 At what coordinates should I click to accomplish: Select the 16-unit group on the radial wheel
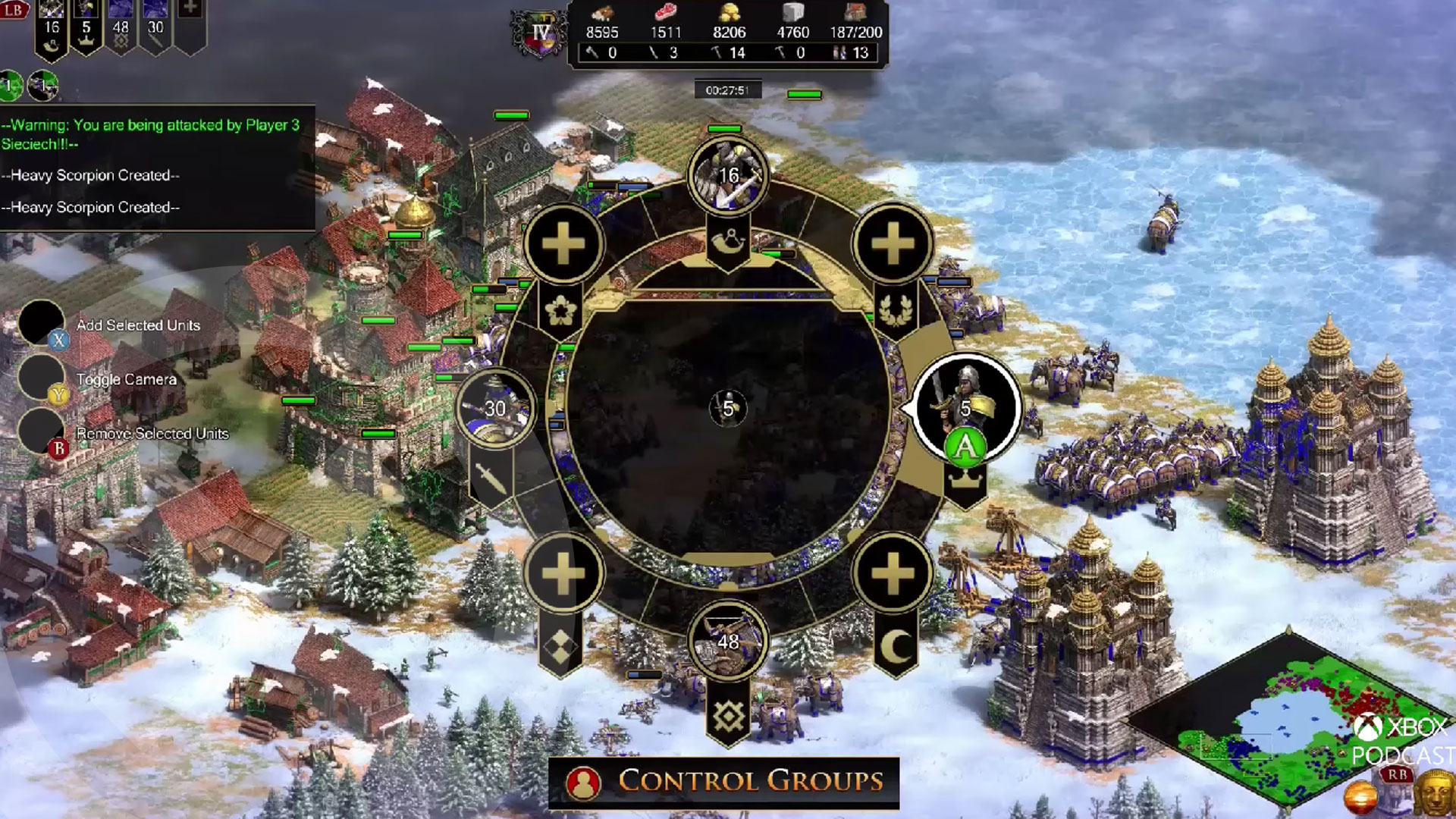728,176
